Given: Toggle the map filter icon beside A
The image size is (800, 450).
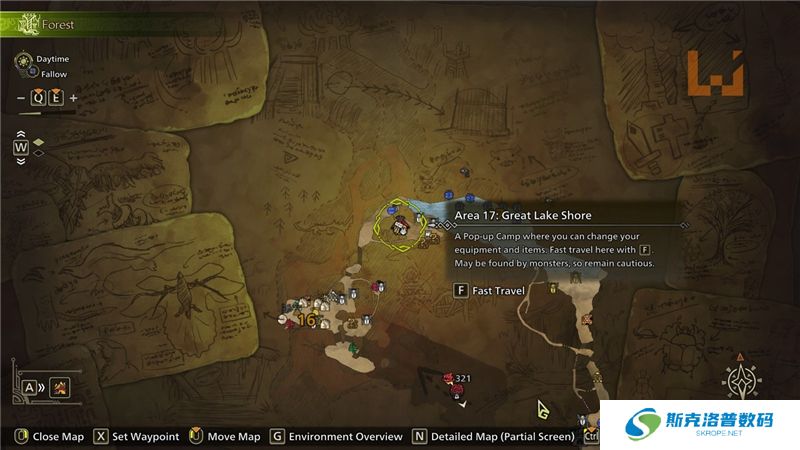Looking at the screenshot, I should coord(60,387).
